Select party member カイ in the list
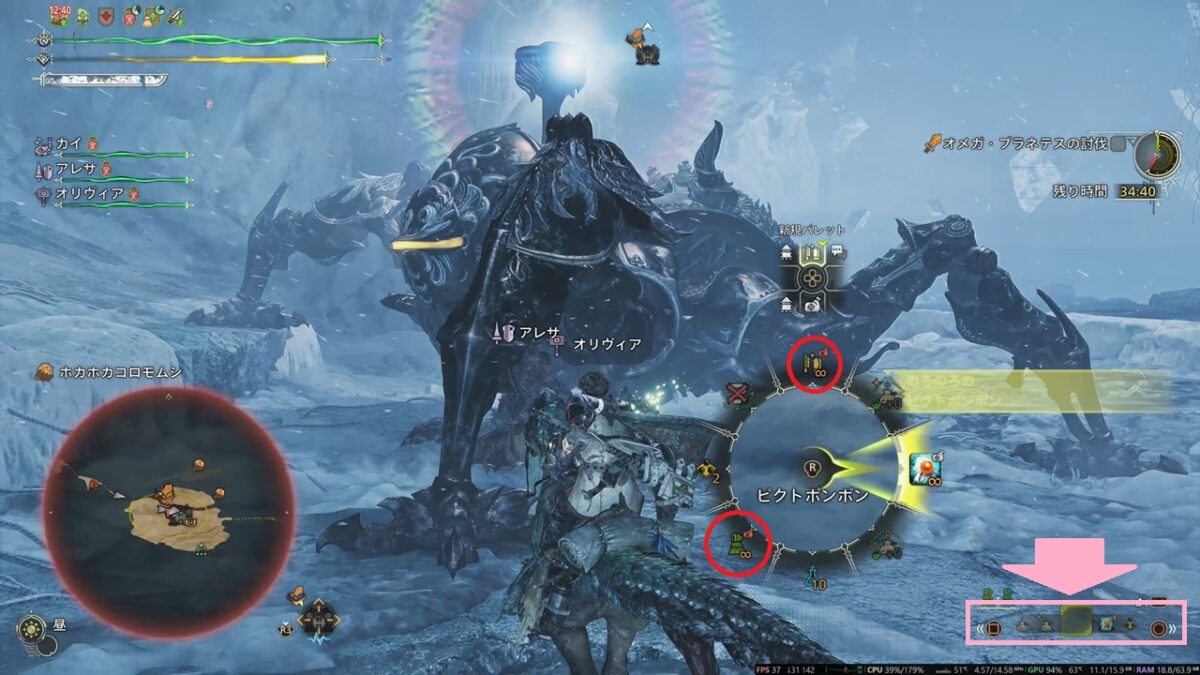The width and height of the screenshot is (1200, 675). [x=70, y=144]
